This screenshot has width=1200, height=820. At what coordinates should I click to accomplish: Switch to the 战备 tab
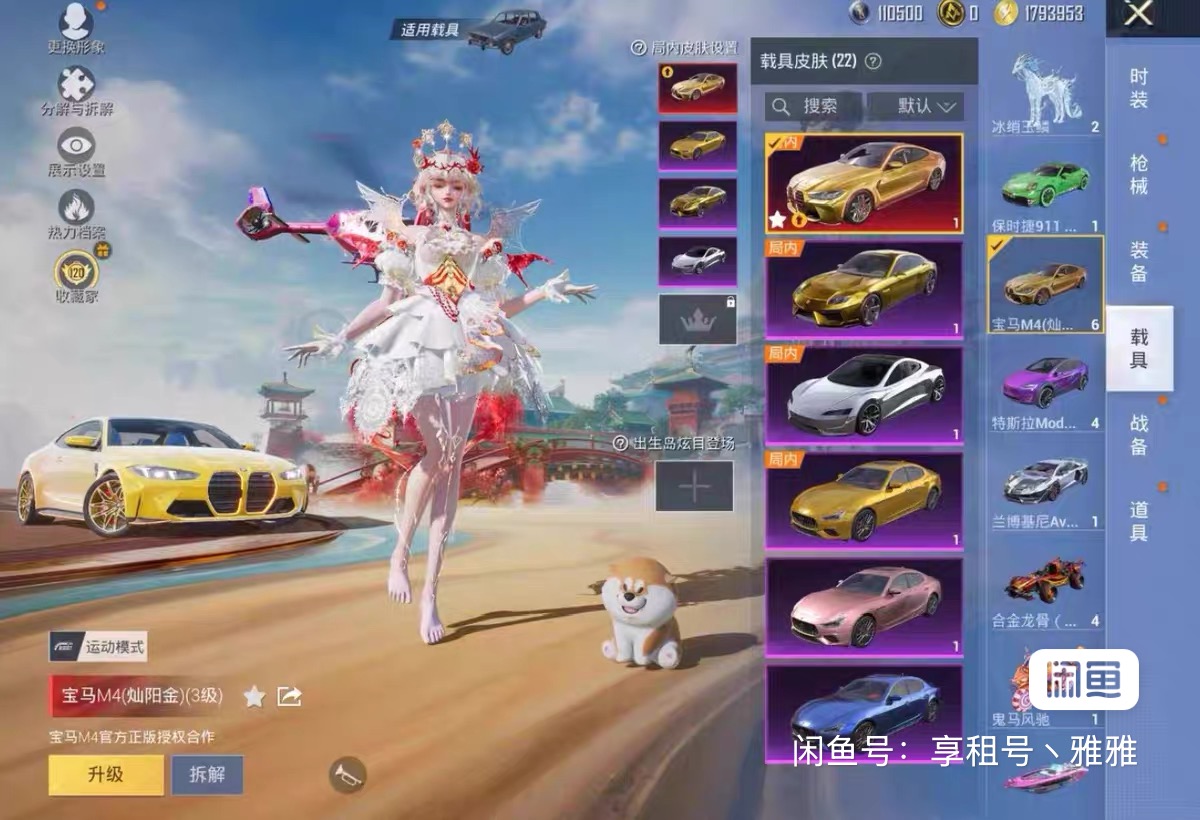[1139, 434]
